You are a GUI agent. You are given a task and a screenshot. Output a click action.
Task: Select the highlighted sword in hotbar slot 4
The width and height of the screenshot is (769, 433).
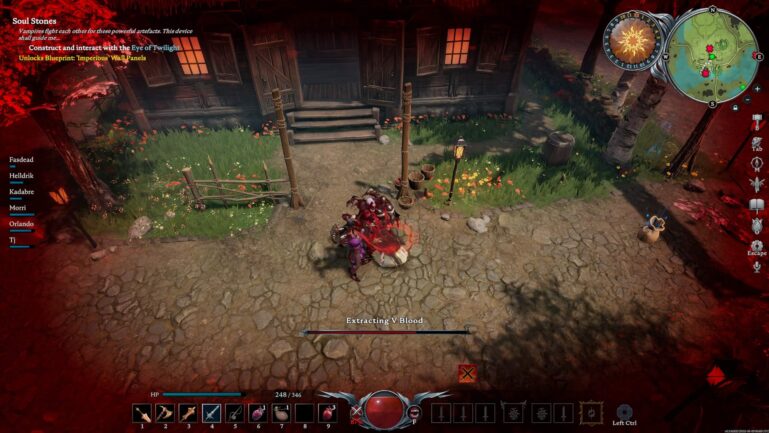211,412
